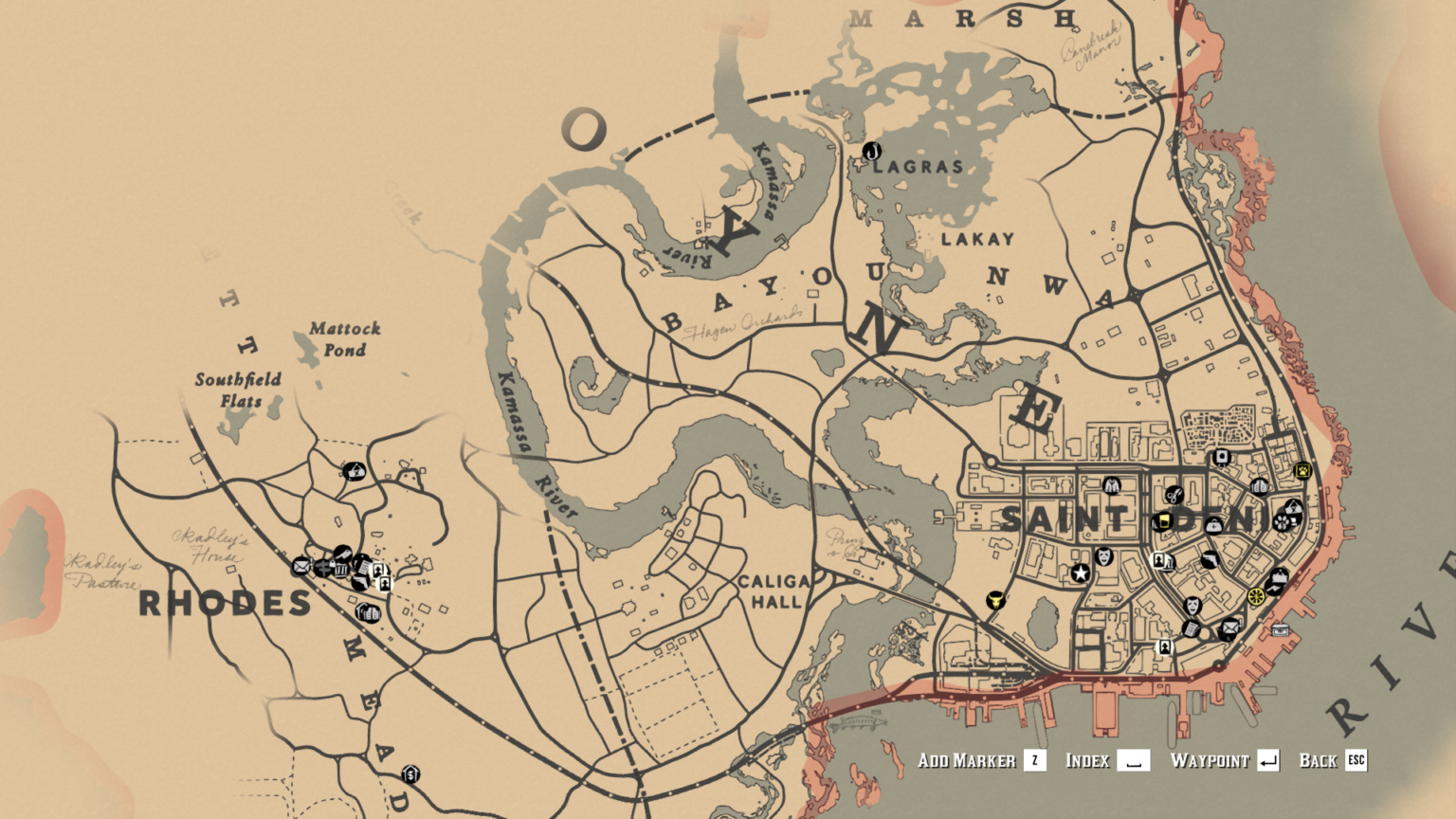1456x819 pixels.
Task: Select the gunsmith pistol icon in Saint Denis
Action: click(x=1211, y=559)
